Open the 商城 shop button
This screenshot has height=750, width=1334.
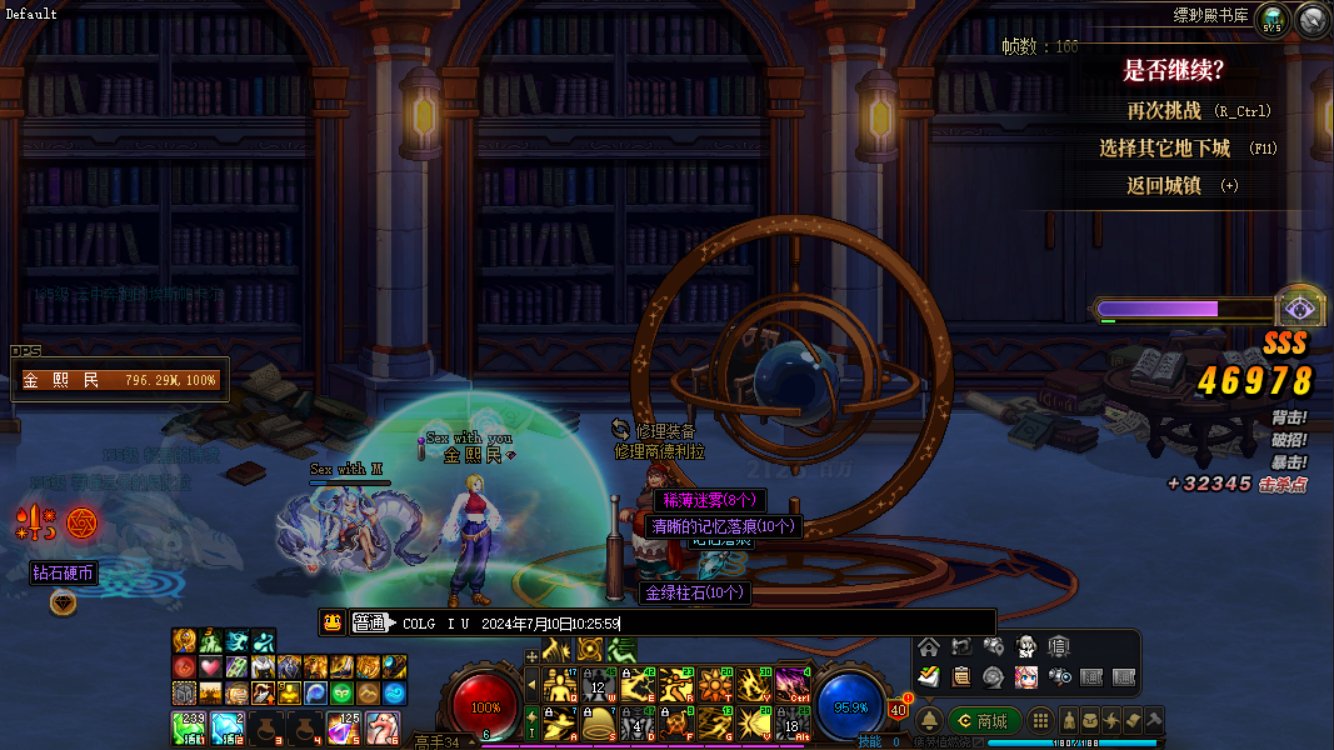985,720
